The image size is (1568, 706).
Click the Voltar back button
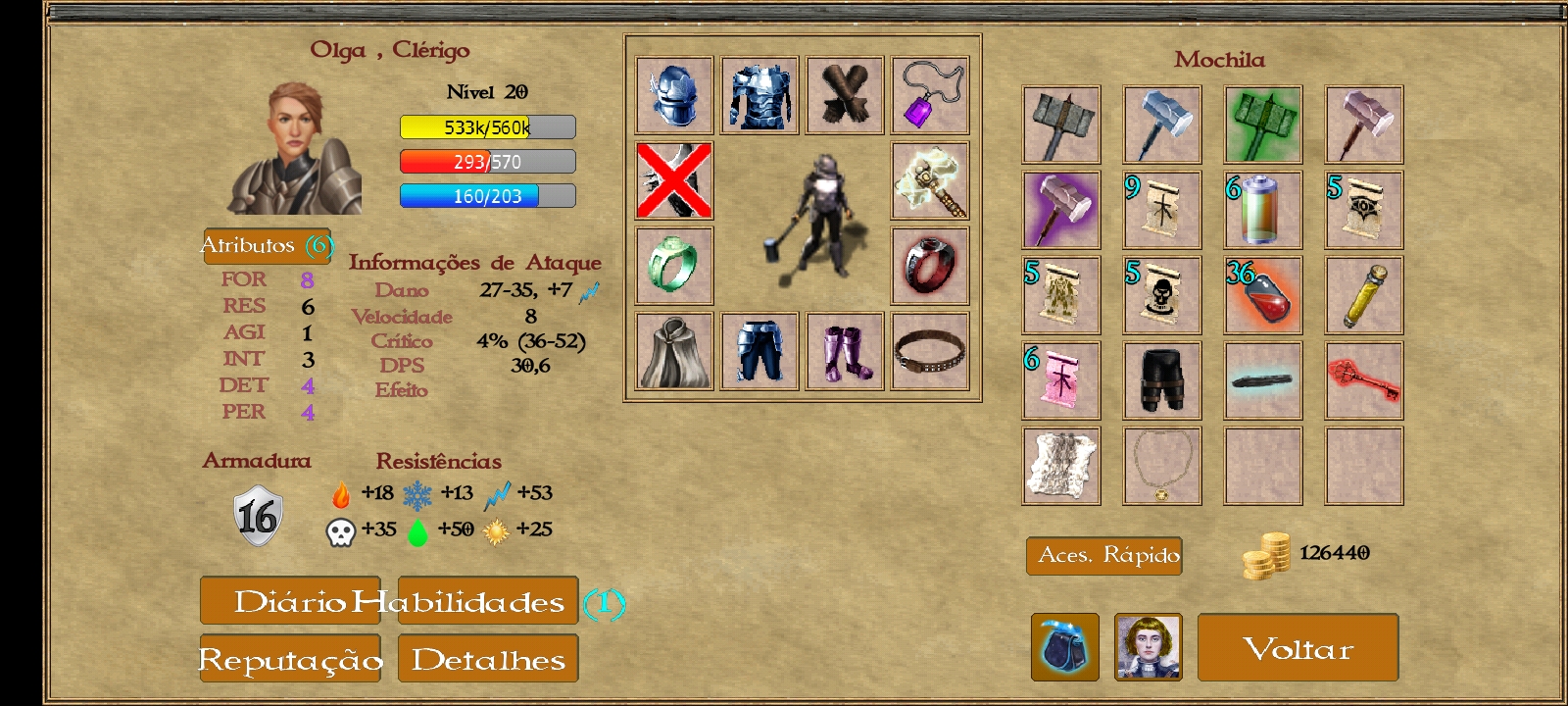[1298, 647]
